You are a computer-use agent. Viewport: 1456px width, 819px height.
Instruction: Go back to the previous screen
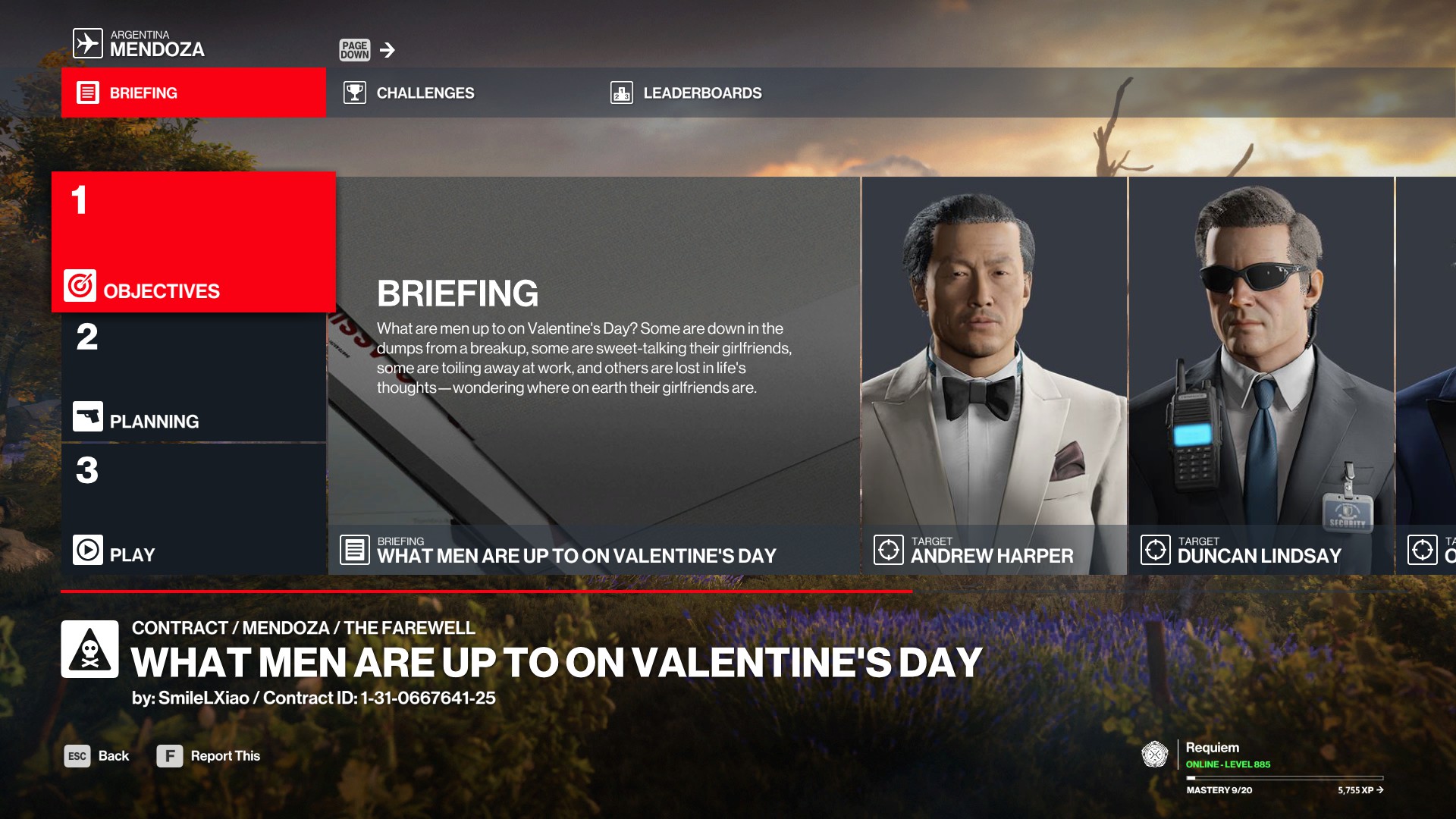pos(97,756)
